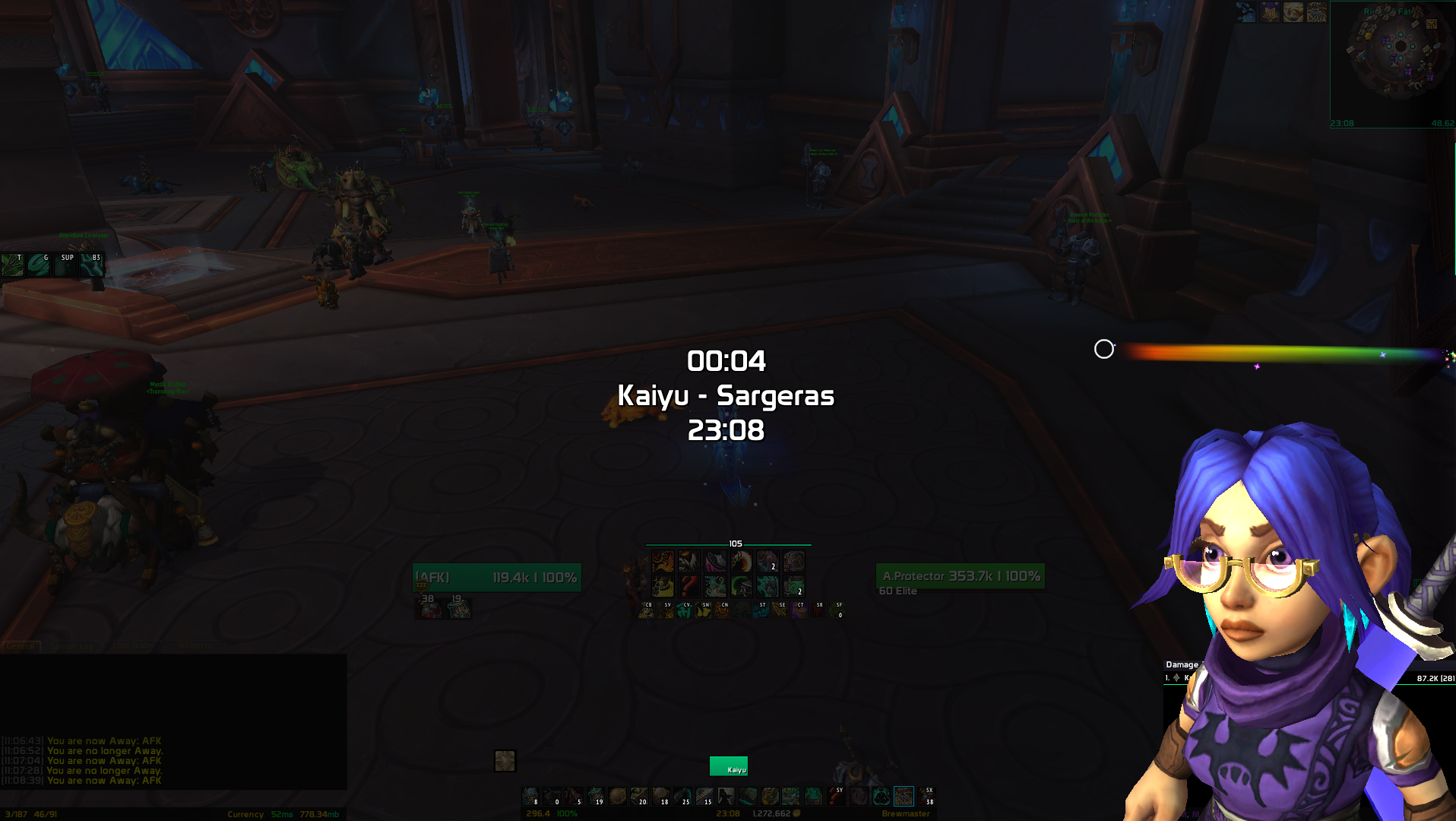Use the purple ability keybound CT
1456x821 pixels.
tap(799, 610)
